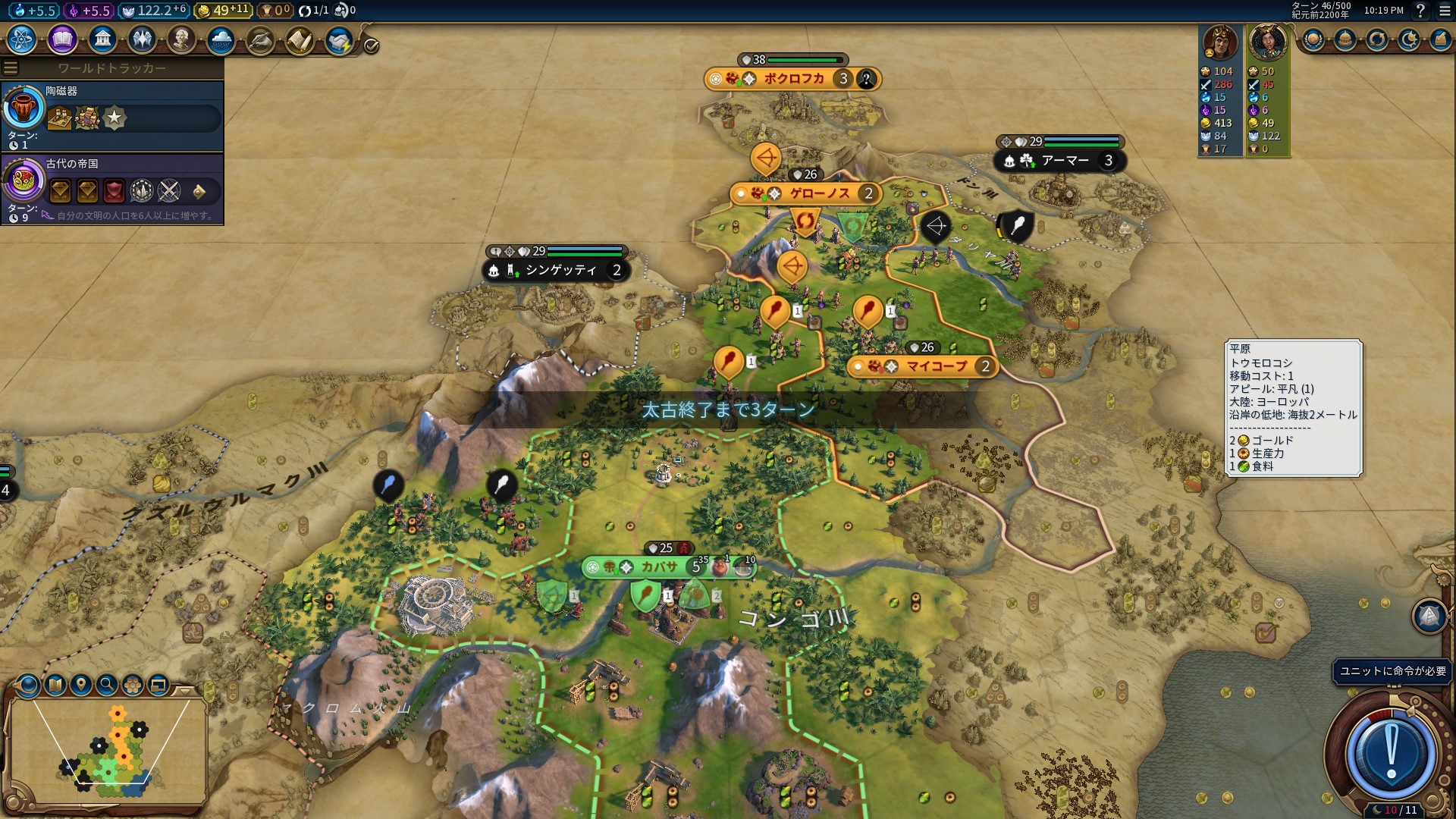Image resolution: width=1456 pixels, height=819 pixels.
Task: Toggle the hex grid map option
Action: (133, 685)
